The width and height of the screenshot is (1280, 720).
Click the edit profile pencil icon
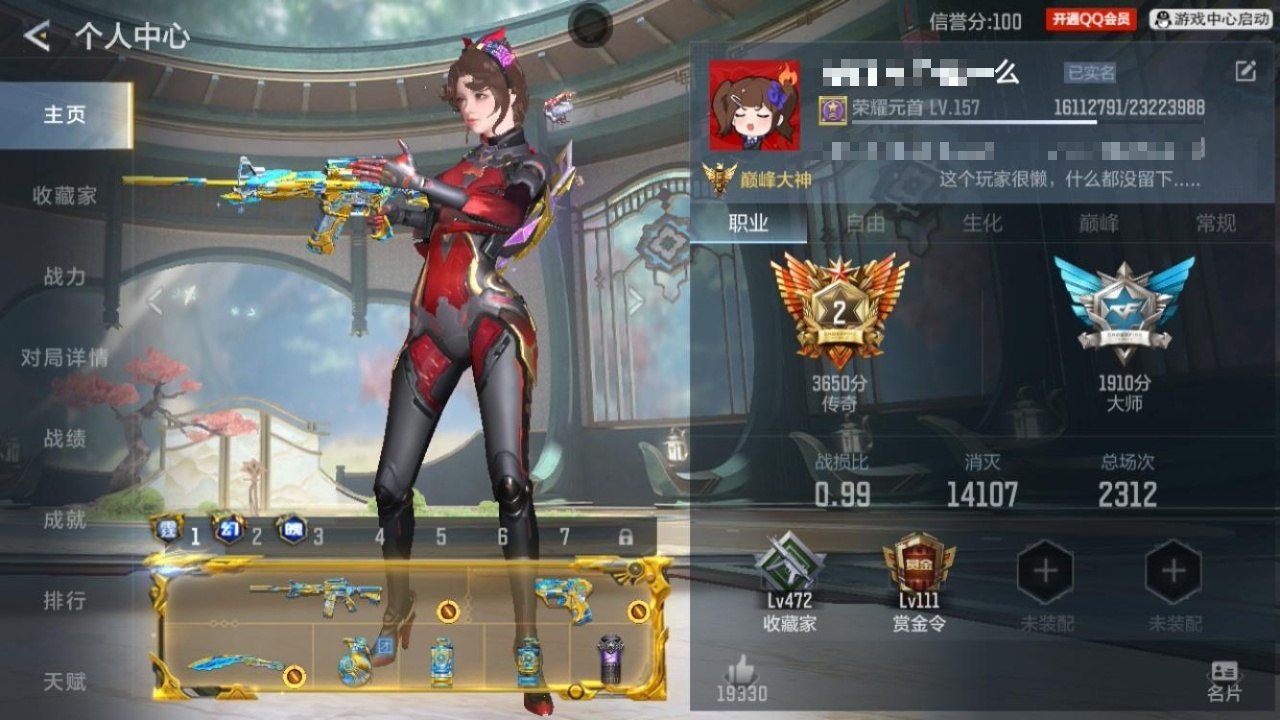click(x=1245, y=71)
